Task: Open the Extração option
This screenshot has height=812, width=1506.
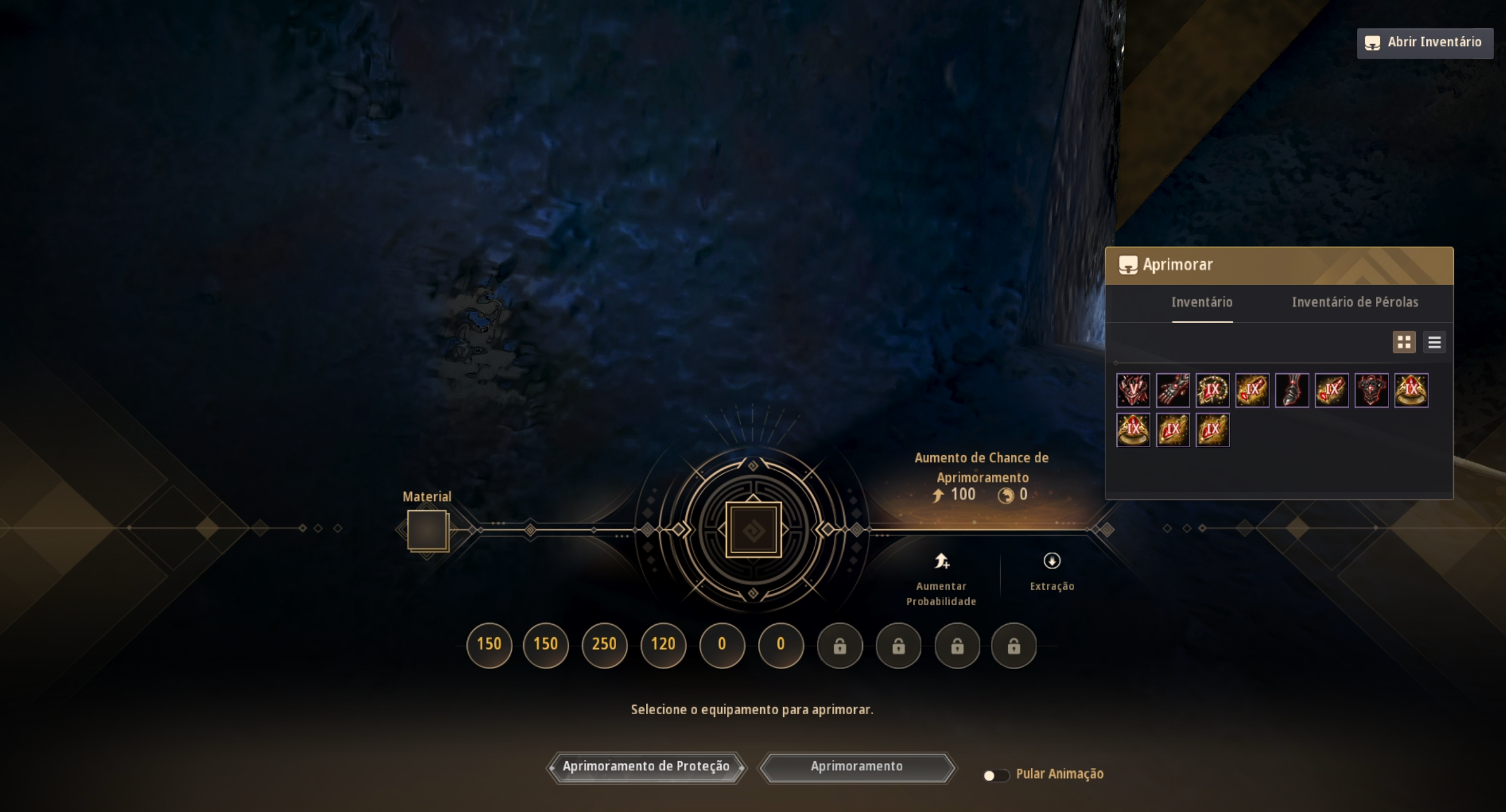Action: click(1052, 571)
